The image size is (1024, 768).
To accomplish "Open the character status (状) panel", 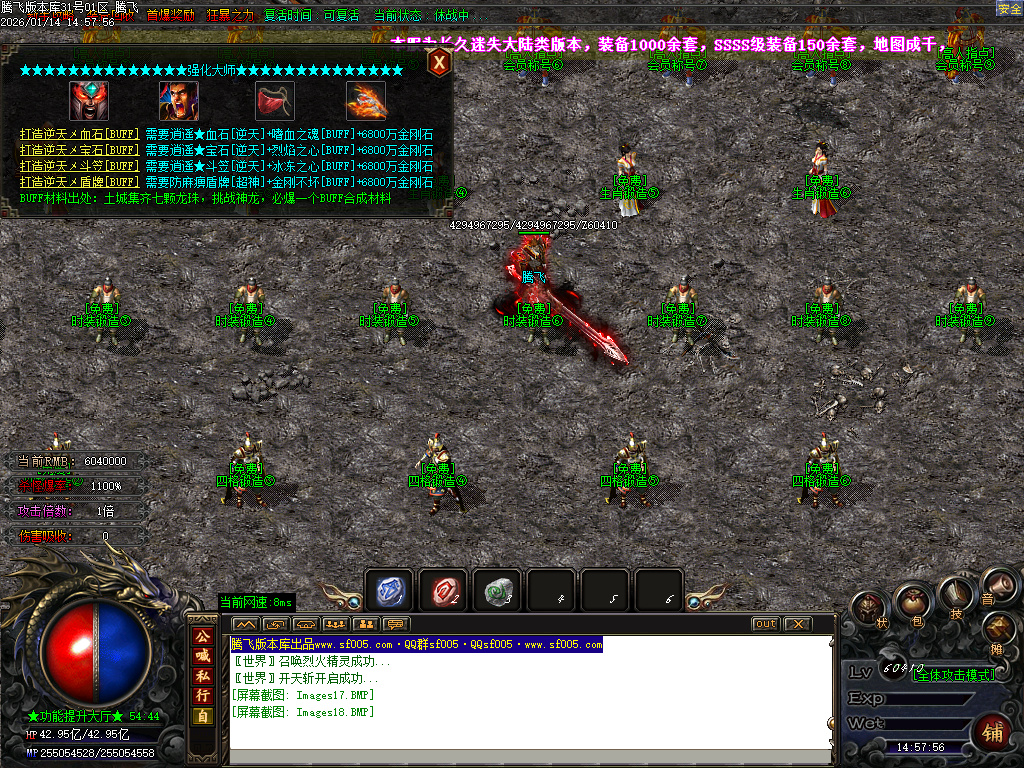I will click(x=868, y=607).
